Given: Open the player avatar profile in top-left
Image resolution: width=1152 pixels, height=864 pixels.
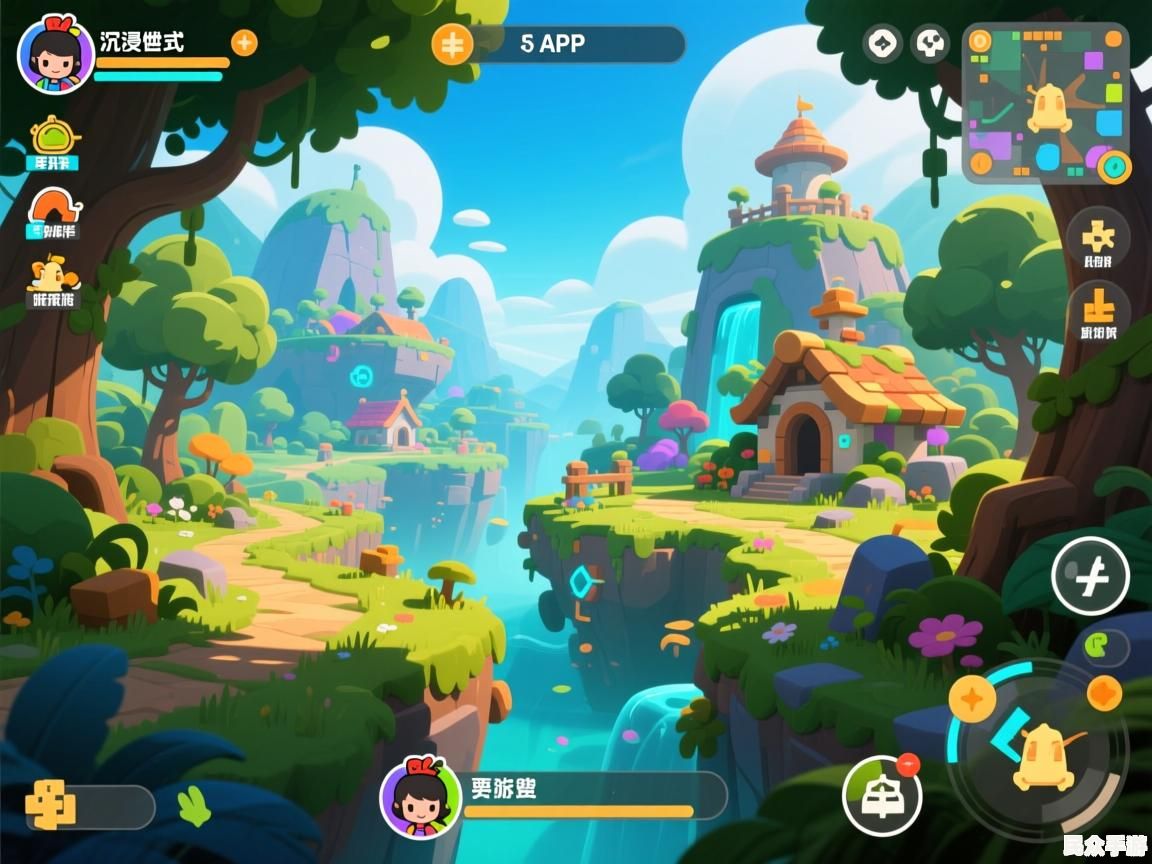Looking at the screenshot, I should (55, 54).
